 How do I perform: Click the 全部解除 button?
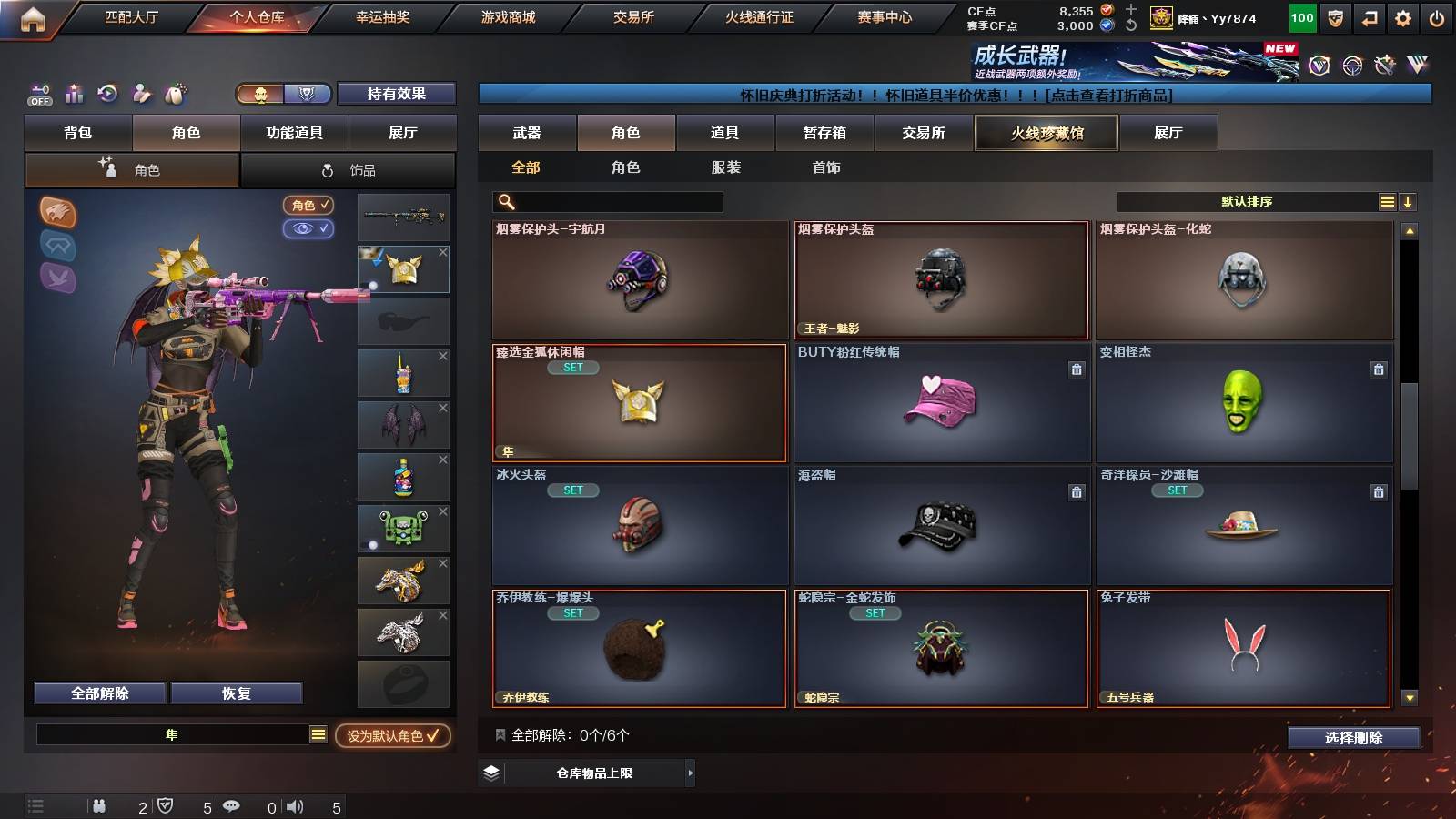pos(98,693)
